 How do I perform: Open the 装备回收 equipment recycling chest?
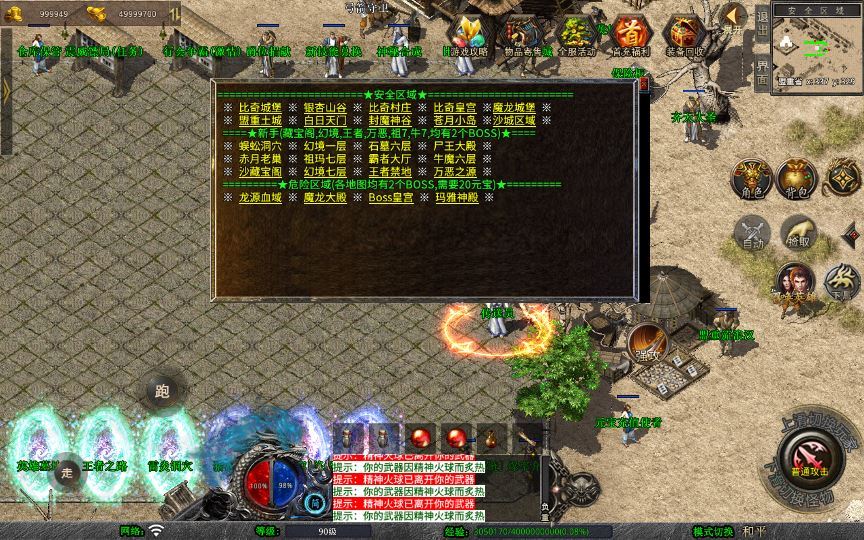click(x=684, y=36)
